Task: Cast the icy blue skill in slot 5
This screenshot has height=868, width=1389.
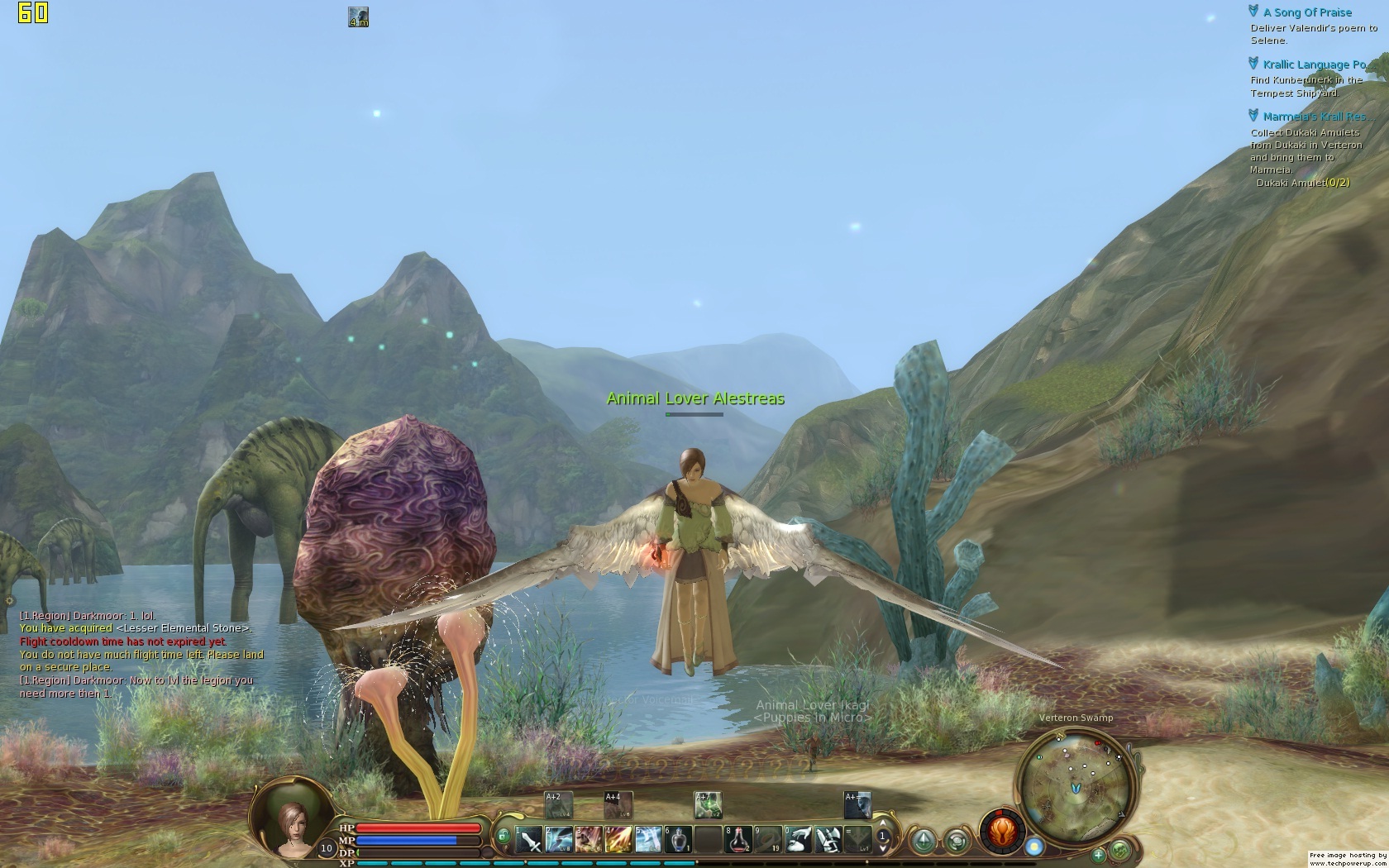Action: click(x=647, y=839)
